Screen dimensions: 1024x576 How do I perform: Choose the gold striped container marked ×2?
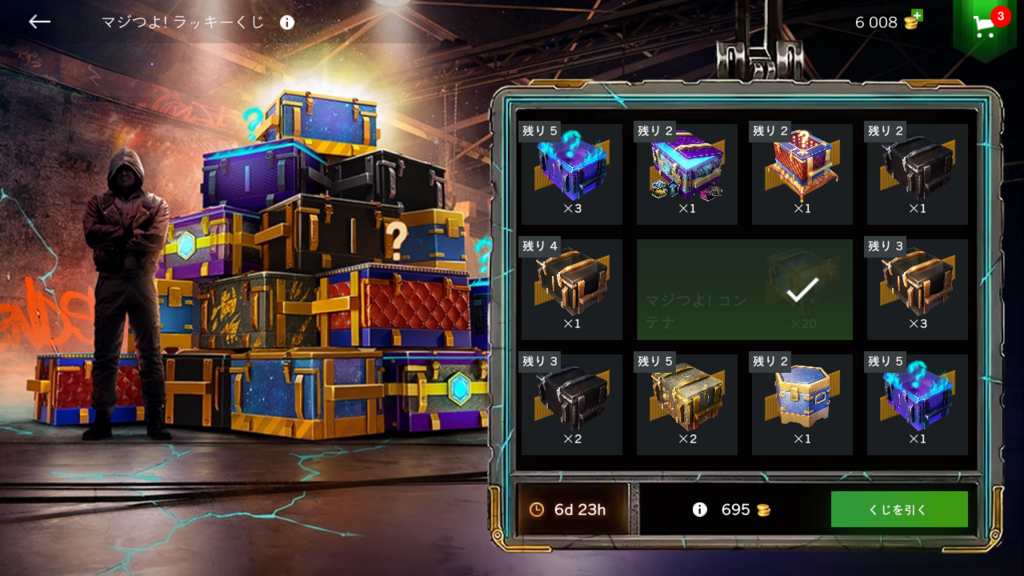click(x=687, y=404)
